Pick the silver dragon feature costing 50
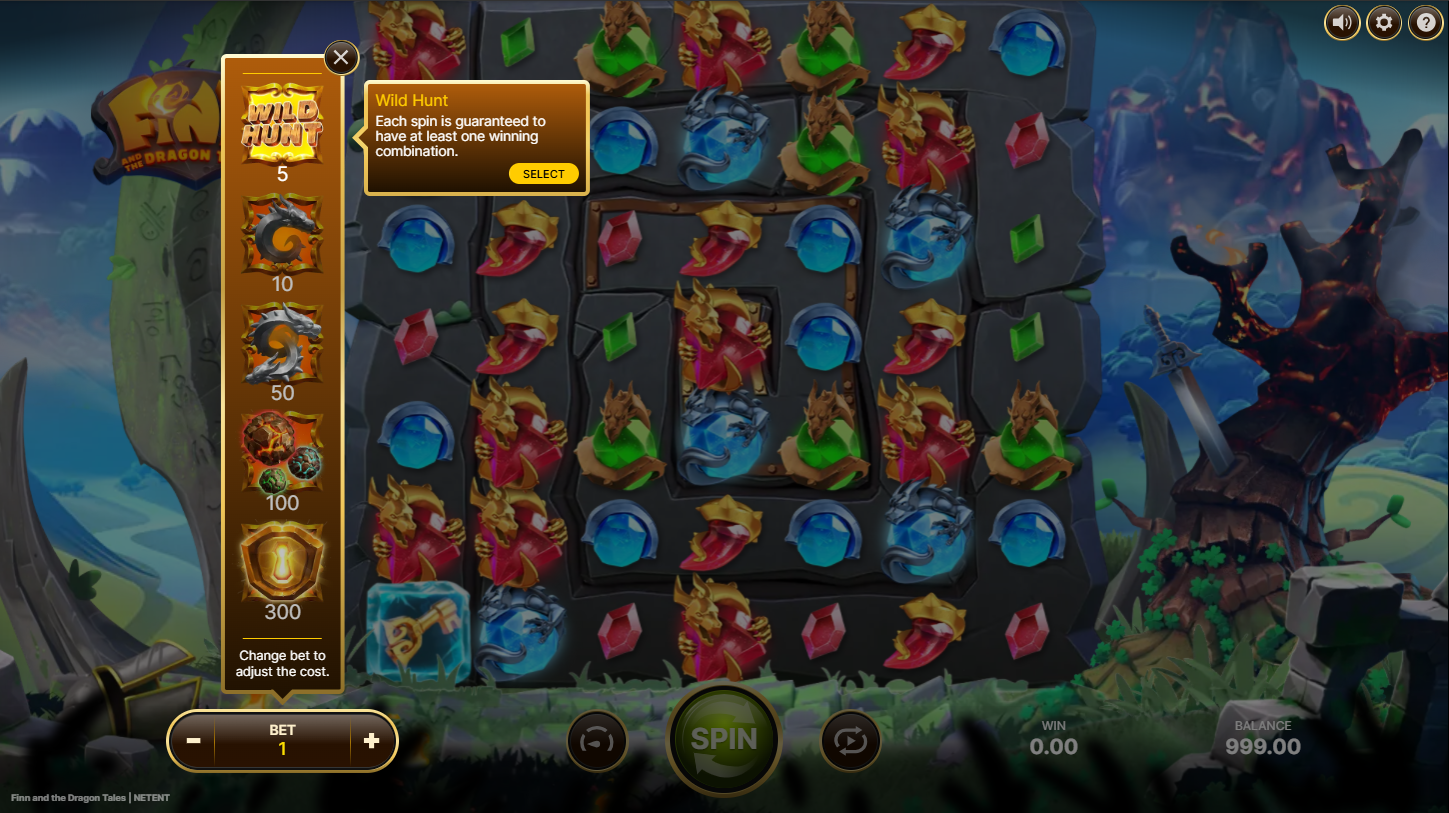This screenshot has width=1449, height=813. (x=282, y=343)
